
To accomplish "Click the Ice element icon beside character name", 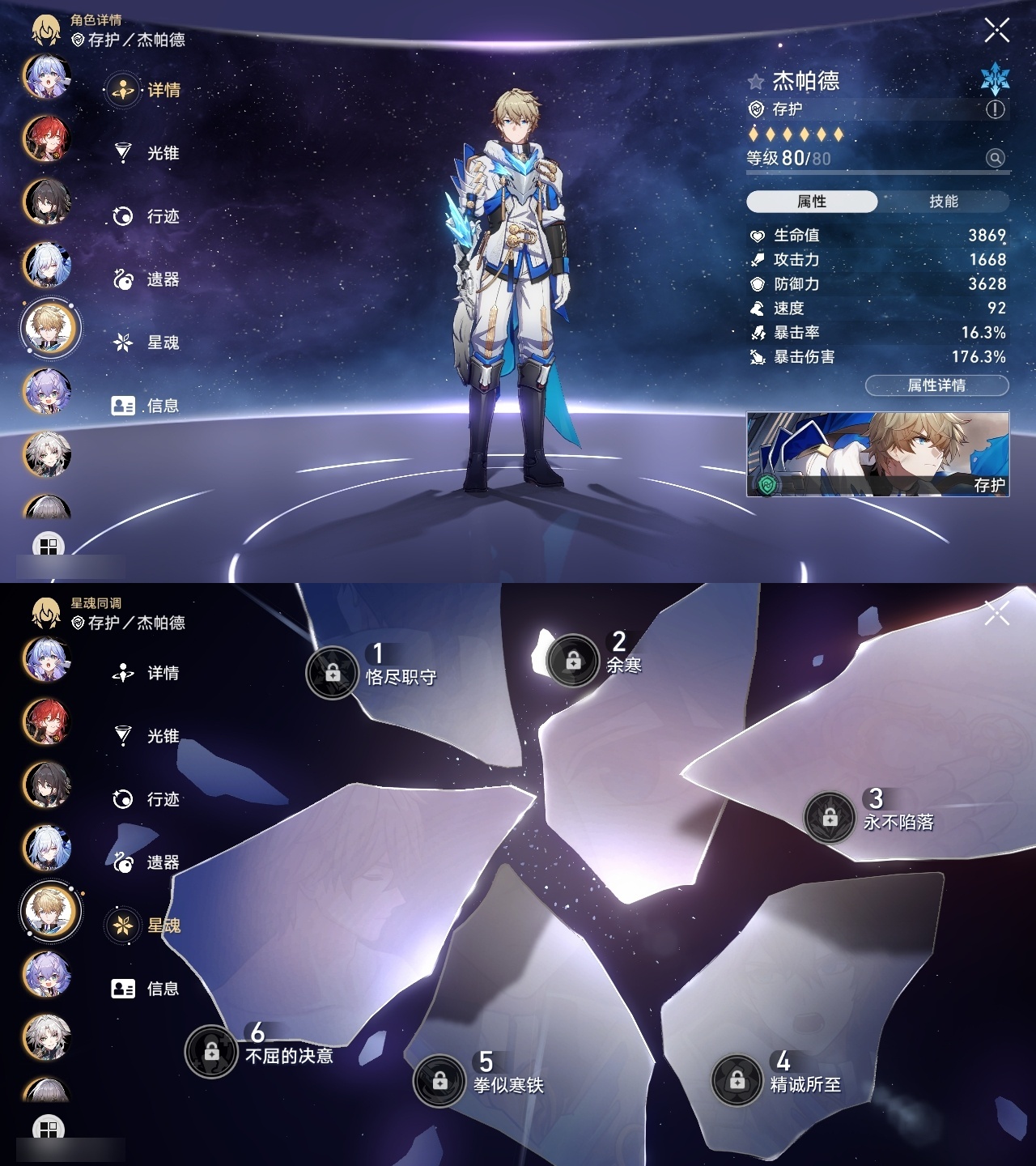I will [997, 81].
